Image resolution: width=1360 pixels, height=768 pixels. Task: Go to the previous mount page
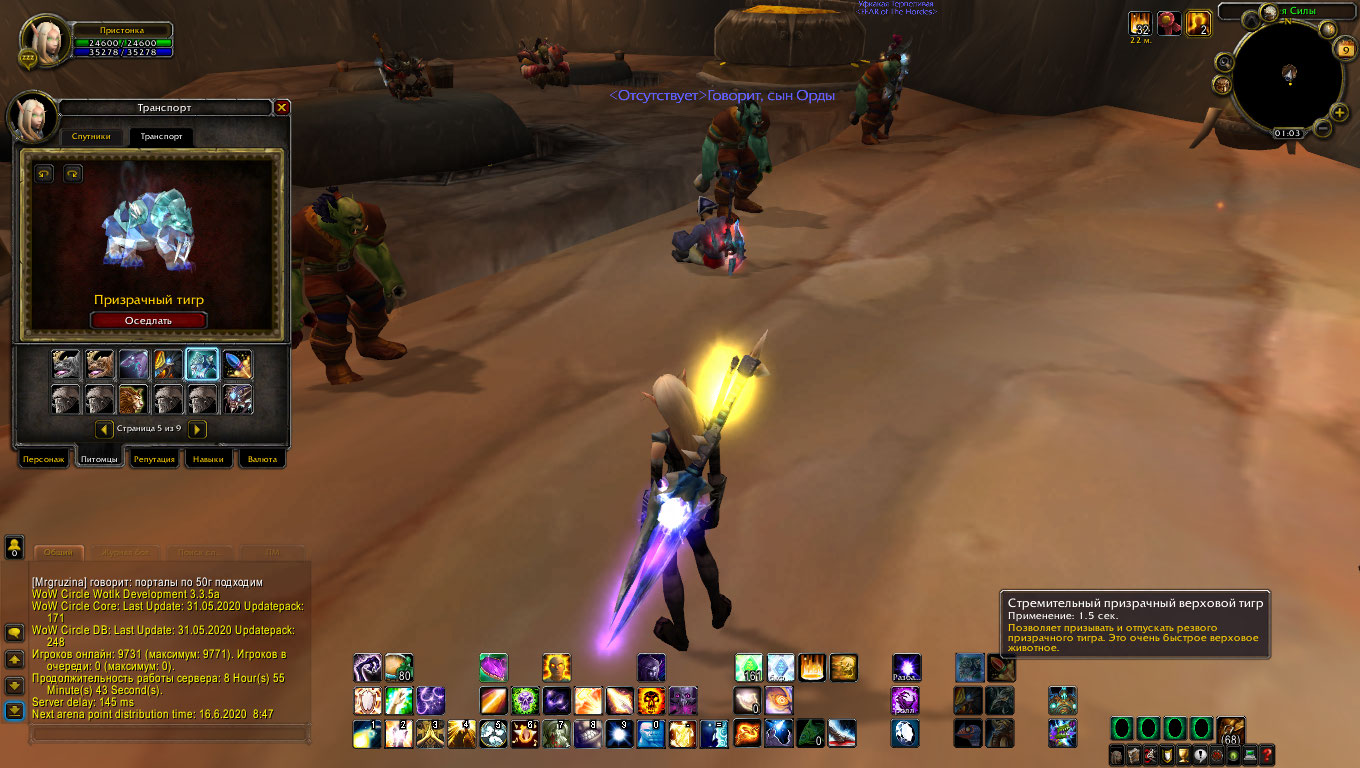click(104, 429)
